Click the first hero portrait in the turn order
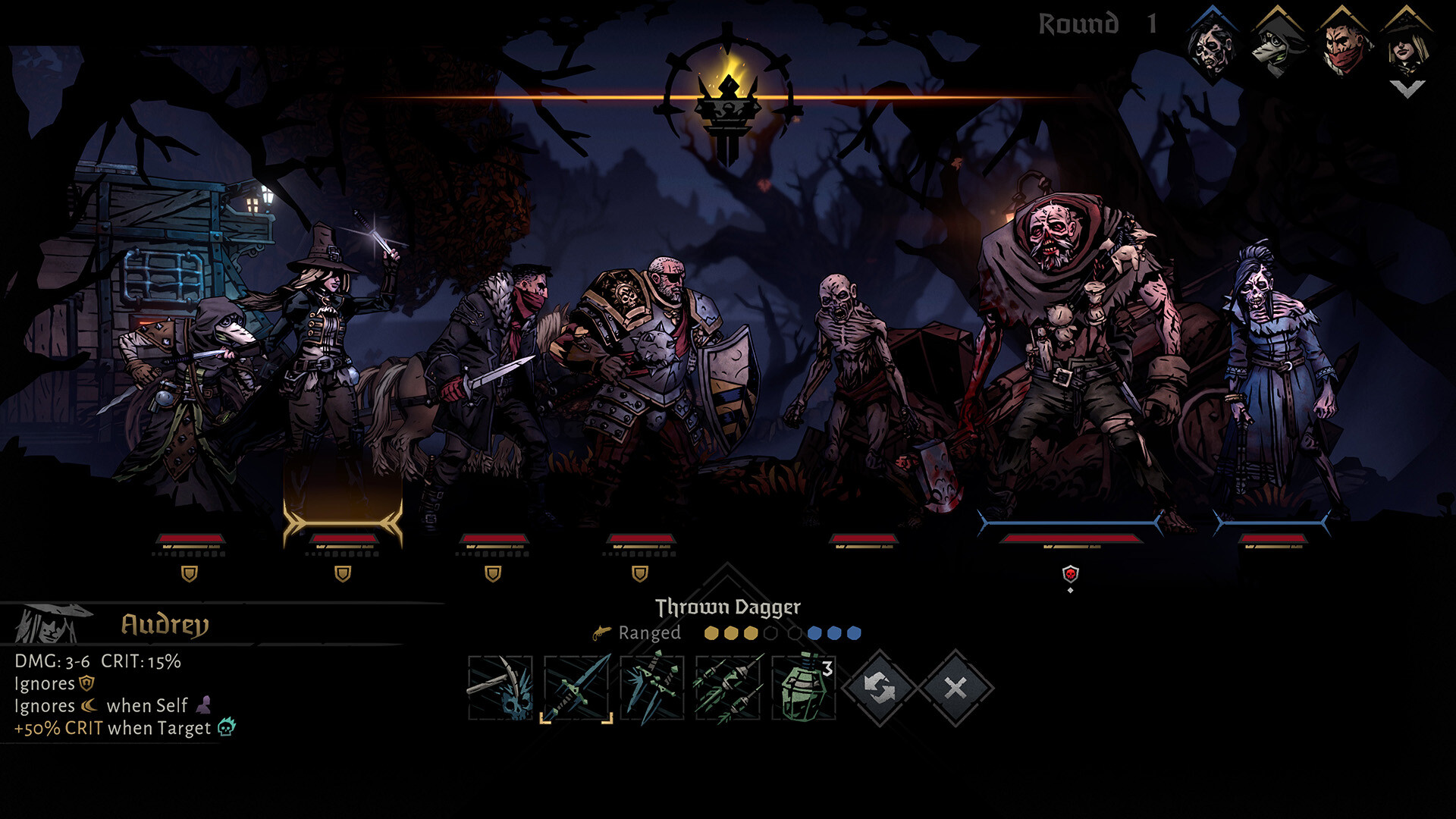1456x819 pixels. [1213, 47]
